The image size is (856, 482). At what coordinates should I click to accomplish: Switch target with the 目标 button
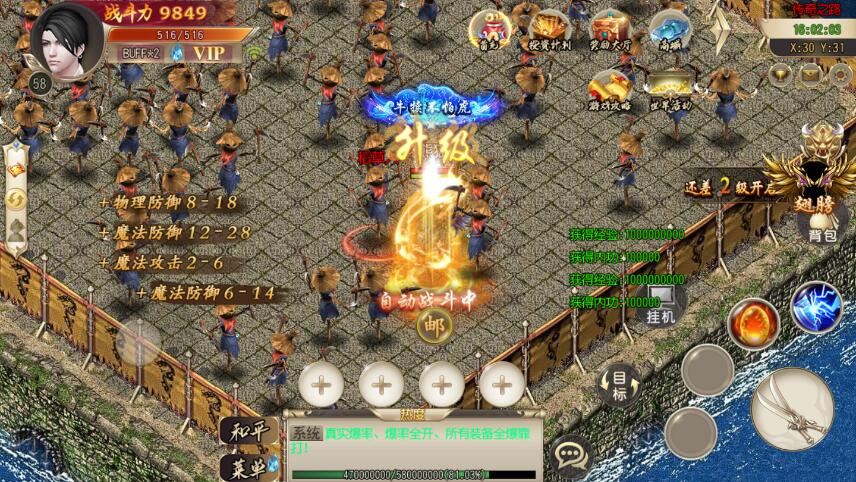coord(620,382)
